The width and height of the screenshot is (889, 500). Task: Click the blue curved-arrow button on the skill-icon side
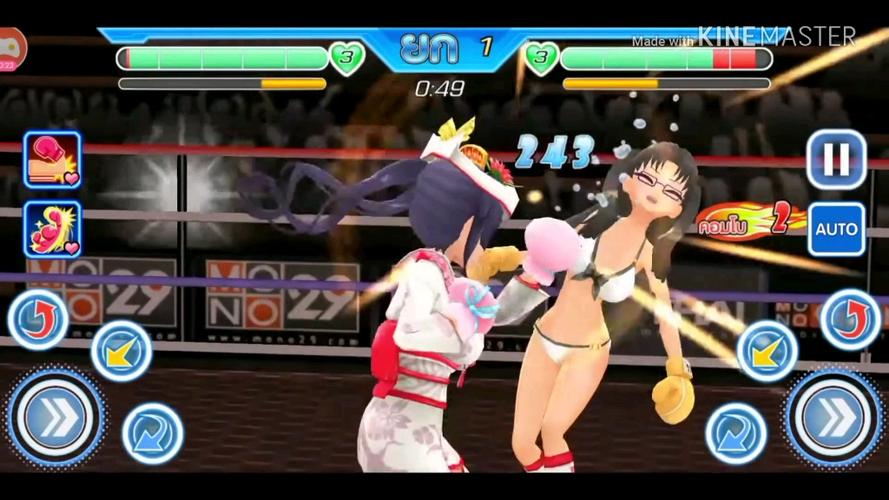[152, 433]
